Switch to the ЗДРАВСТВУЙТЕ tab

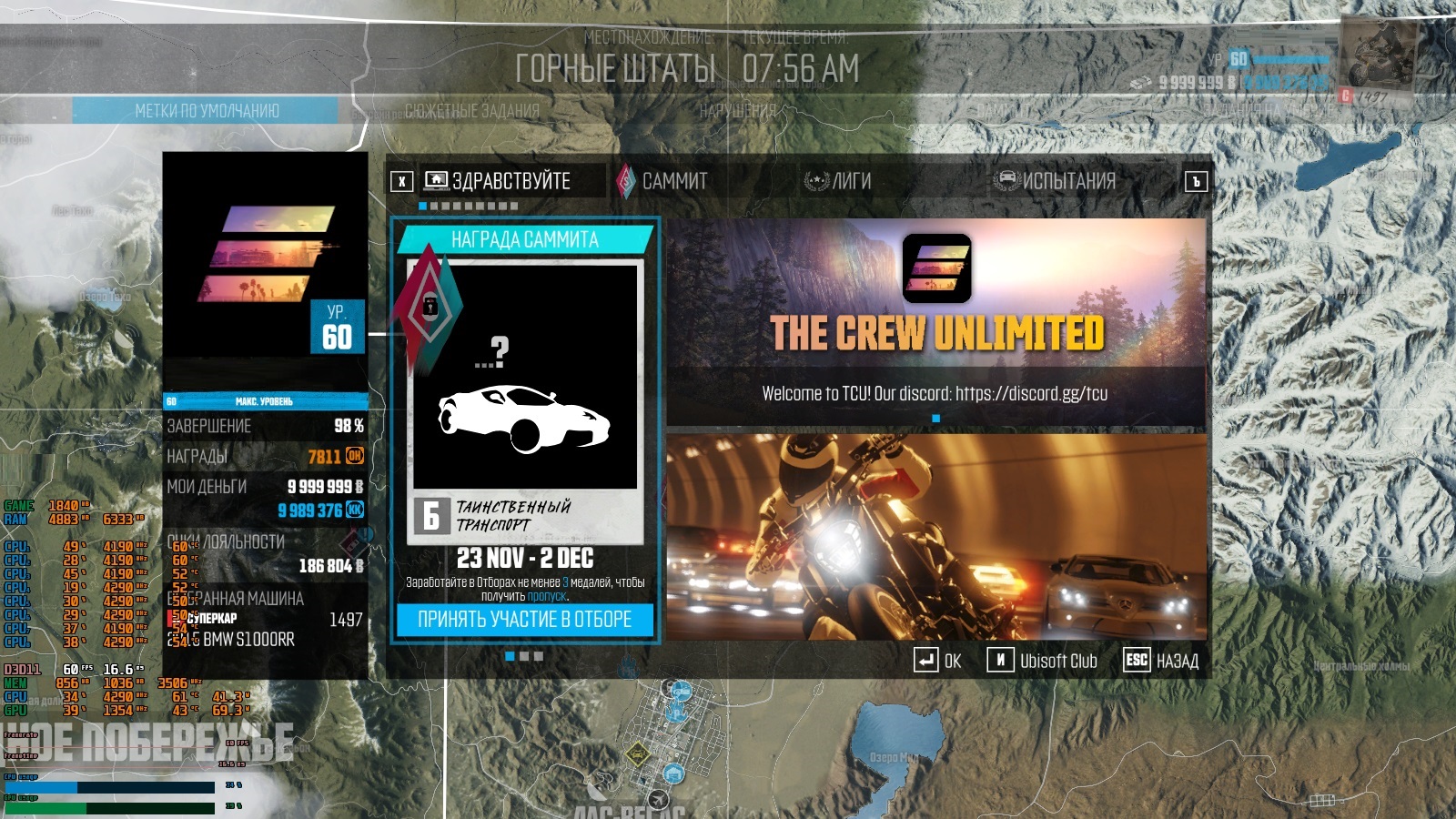(499, 181)
